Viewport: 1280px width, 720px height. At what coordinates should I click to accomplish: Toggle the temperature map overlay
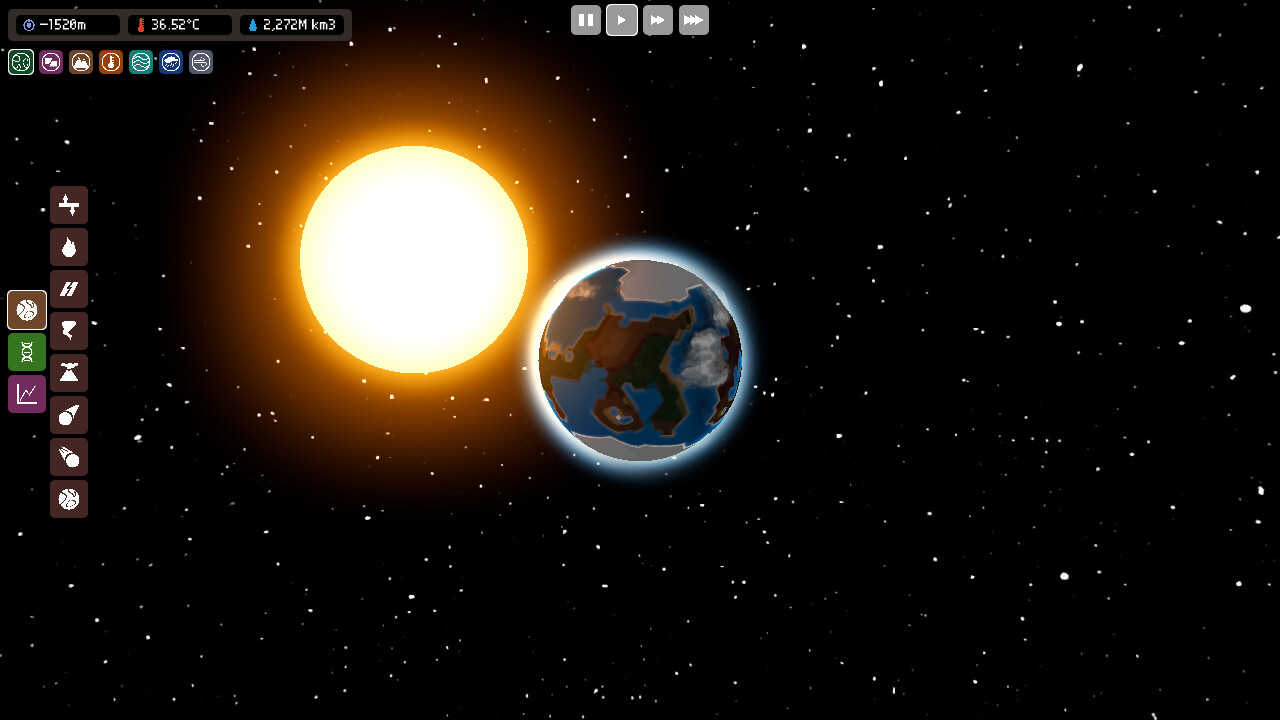click(x=110, y=62)
